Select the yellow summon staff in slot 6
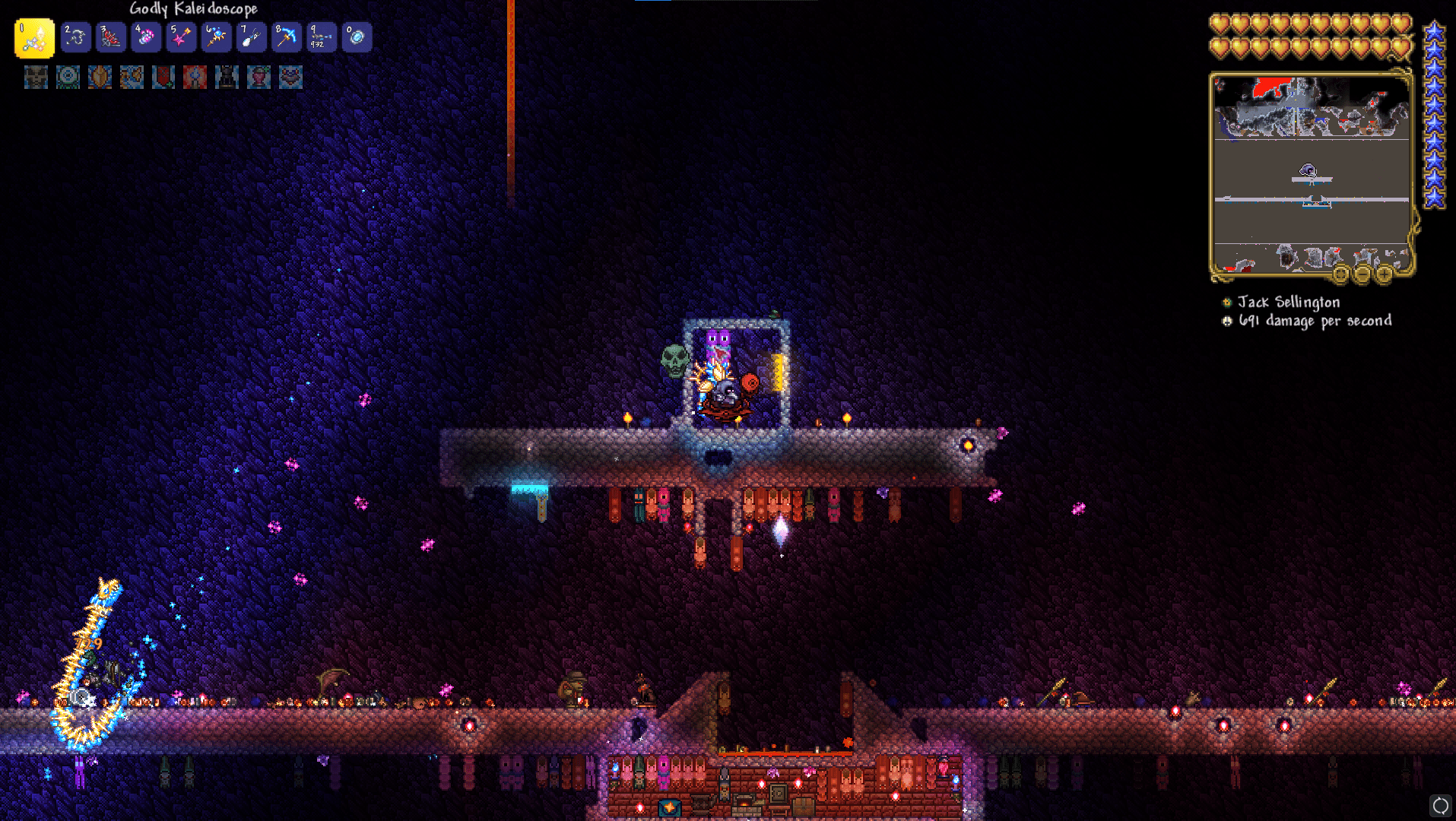1456x821 pixels. pos(216,37)
